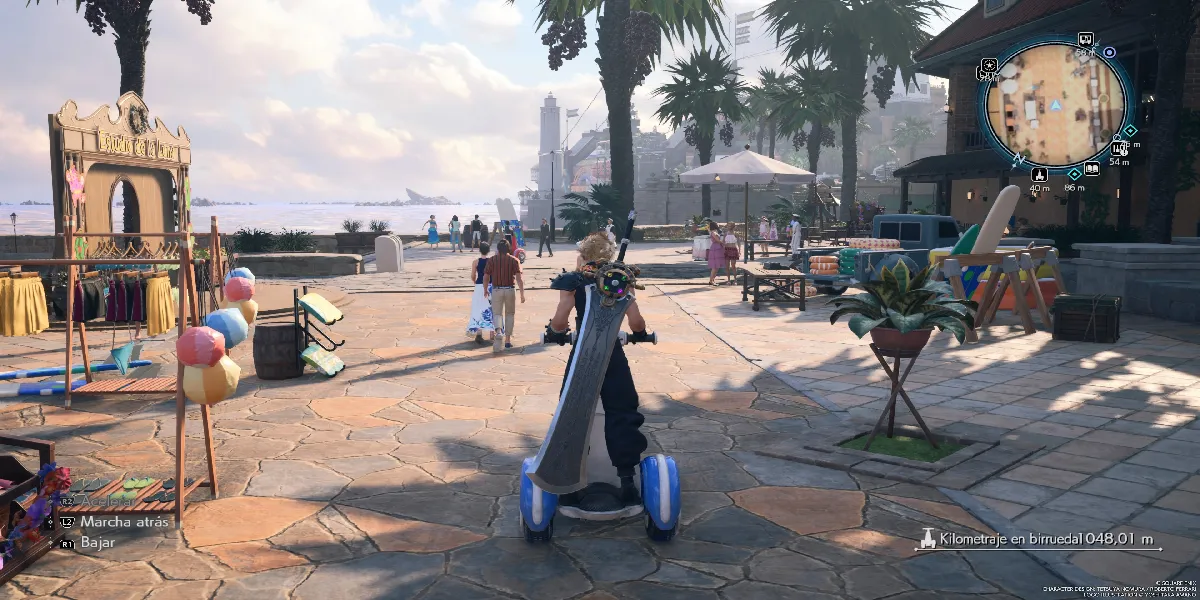Select the blue ring marker beside the minimap

click(x=1109, y=52)
